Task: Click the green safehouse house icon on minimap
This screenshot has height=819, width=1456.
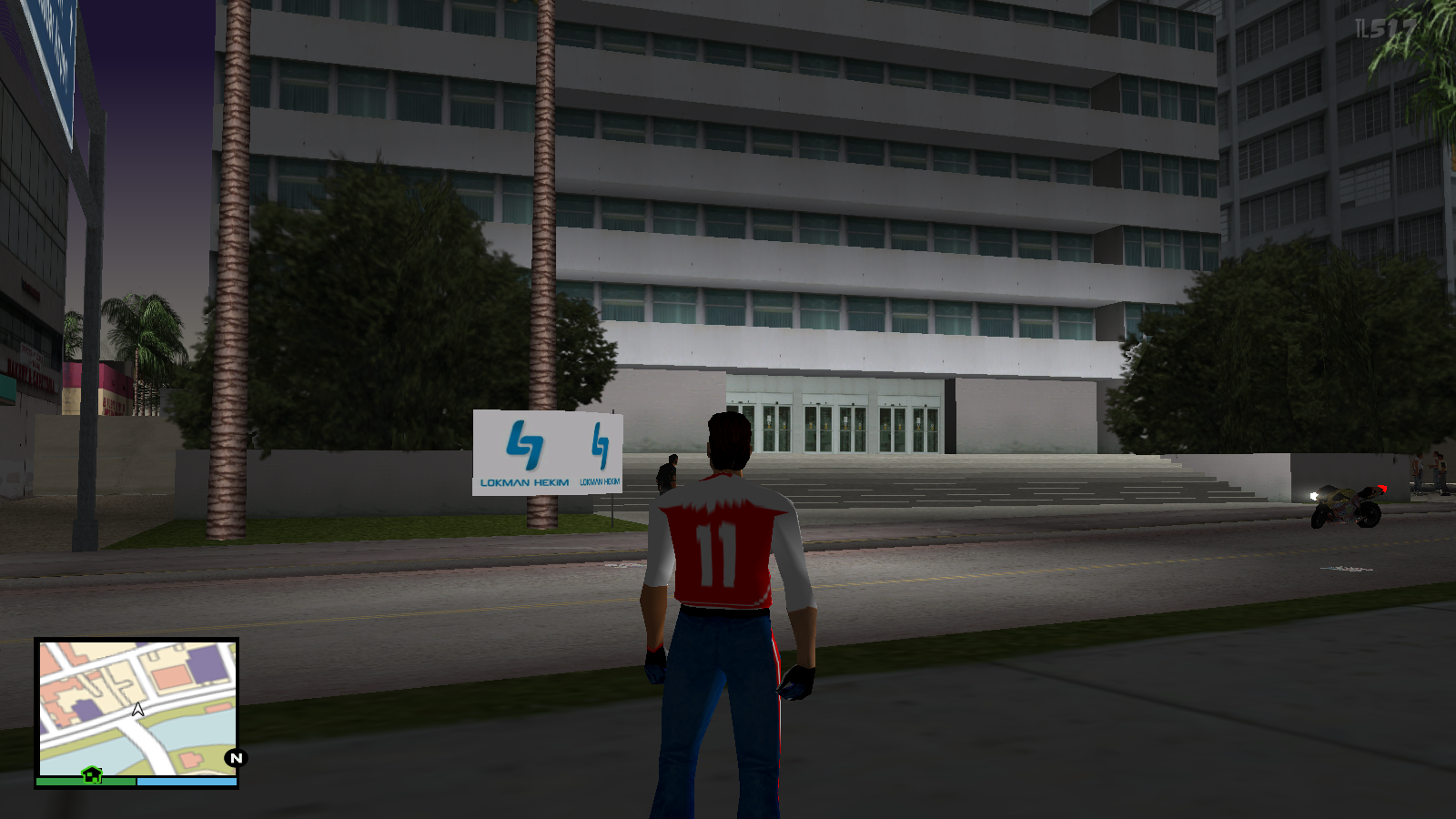Action: point(92,774)
